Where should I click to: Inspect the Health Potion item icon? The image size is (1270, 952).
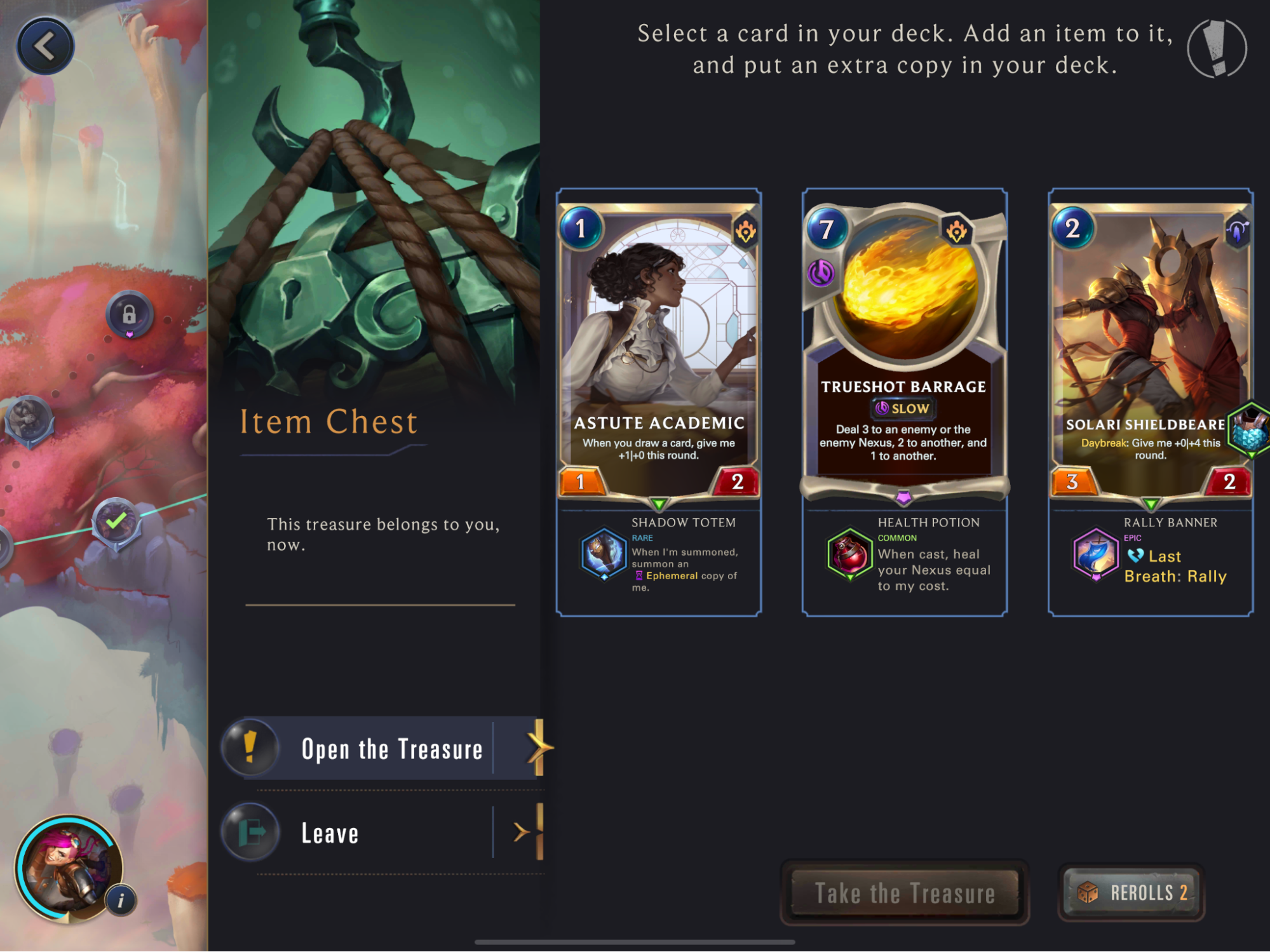tap(849, 554)
